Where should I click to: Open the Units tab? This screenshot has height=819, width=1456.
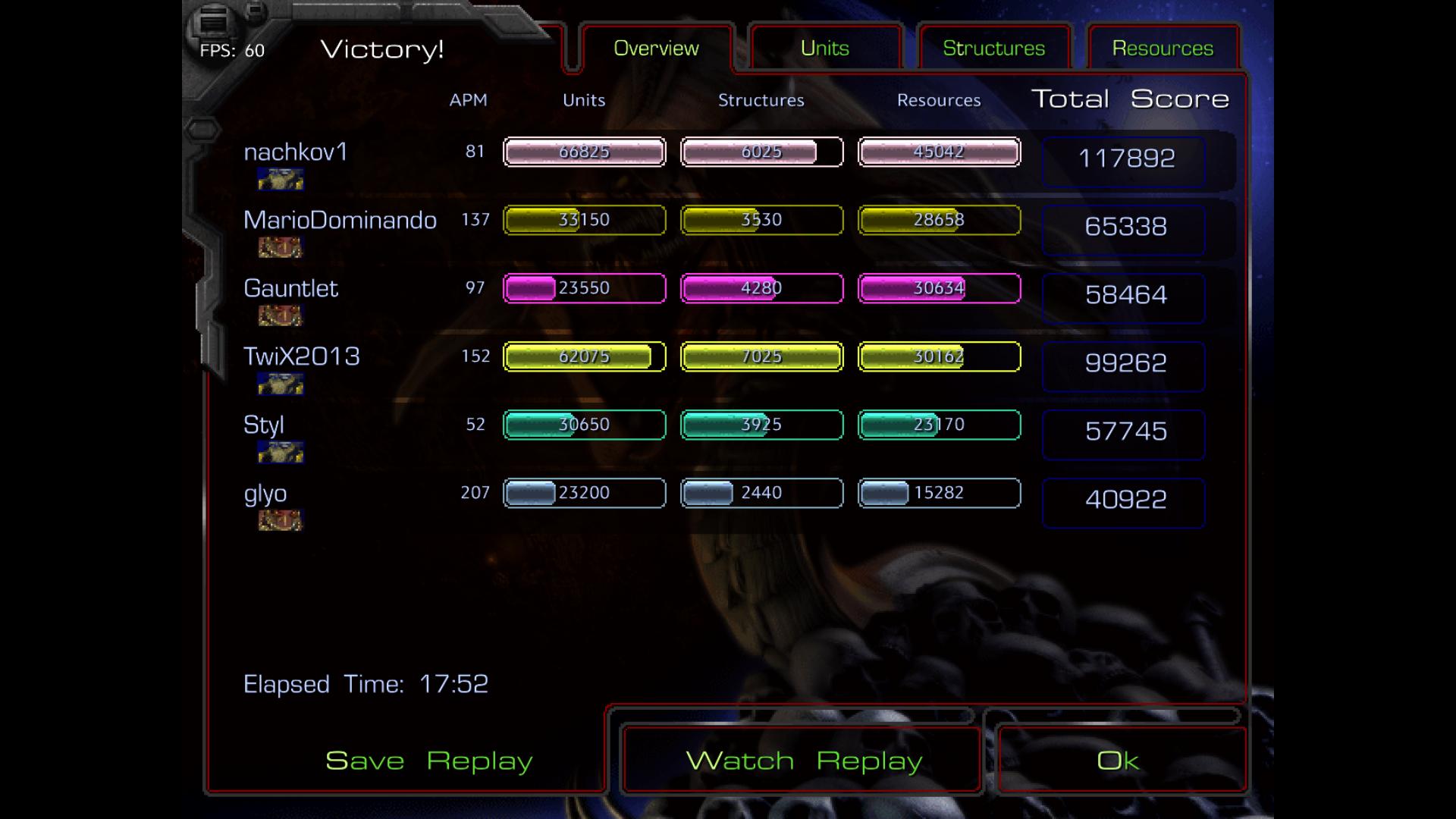[x=825, y=49]
